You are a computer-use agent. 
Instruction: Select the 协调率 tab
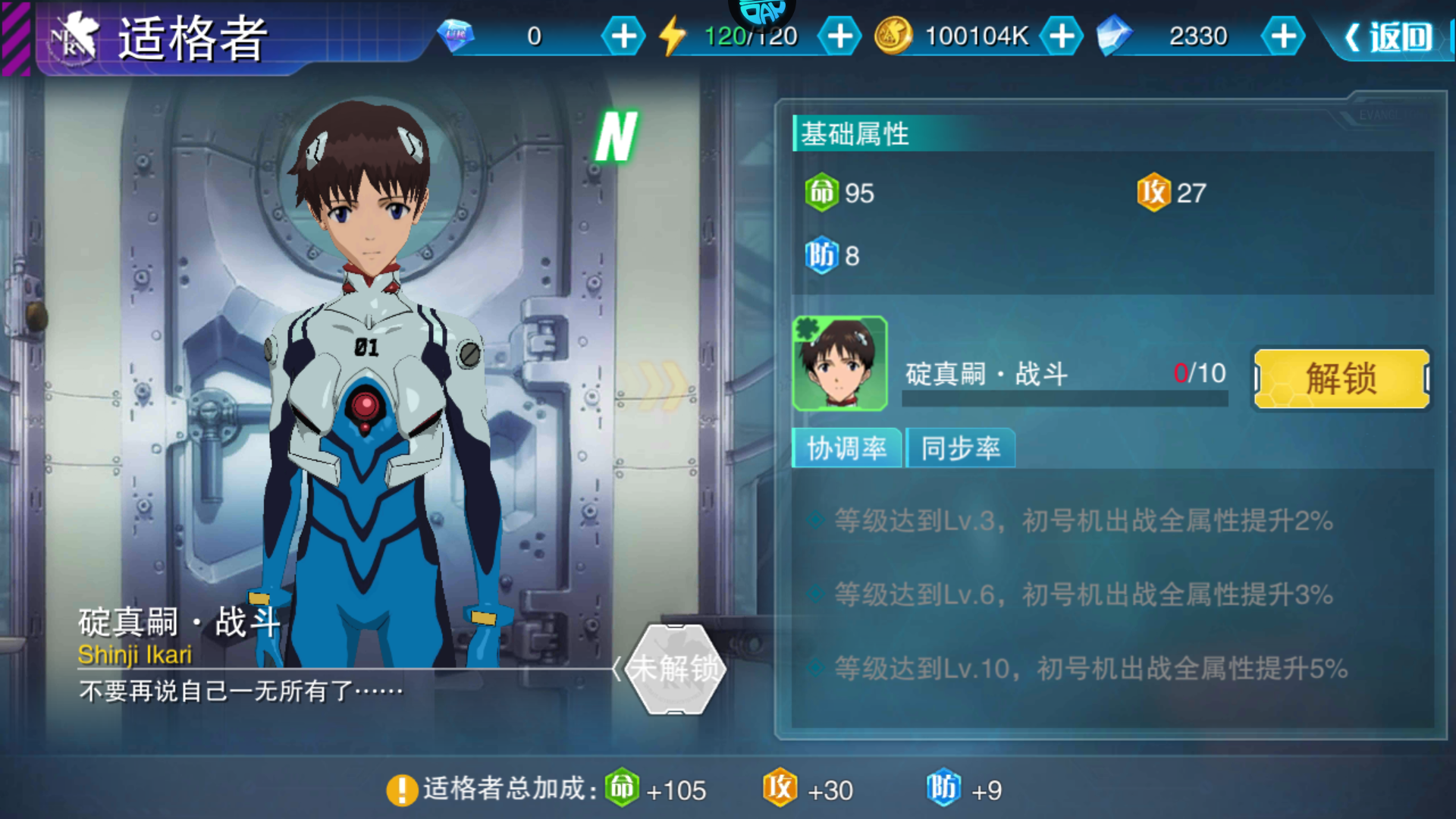pyautogui.click(x=846, y=449)
